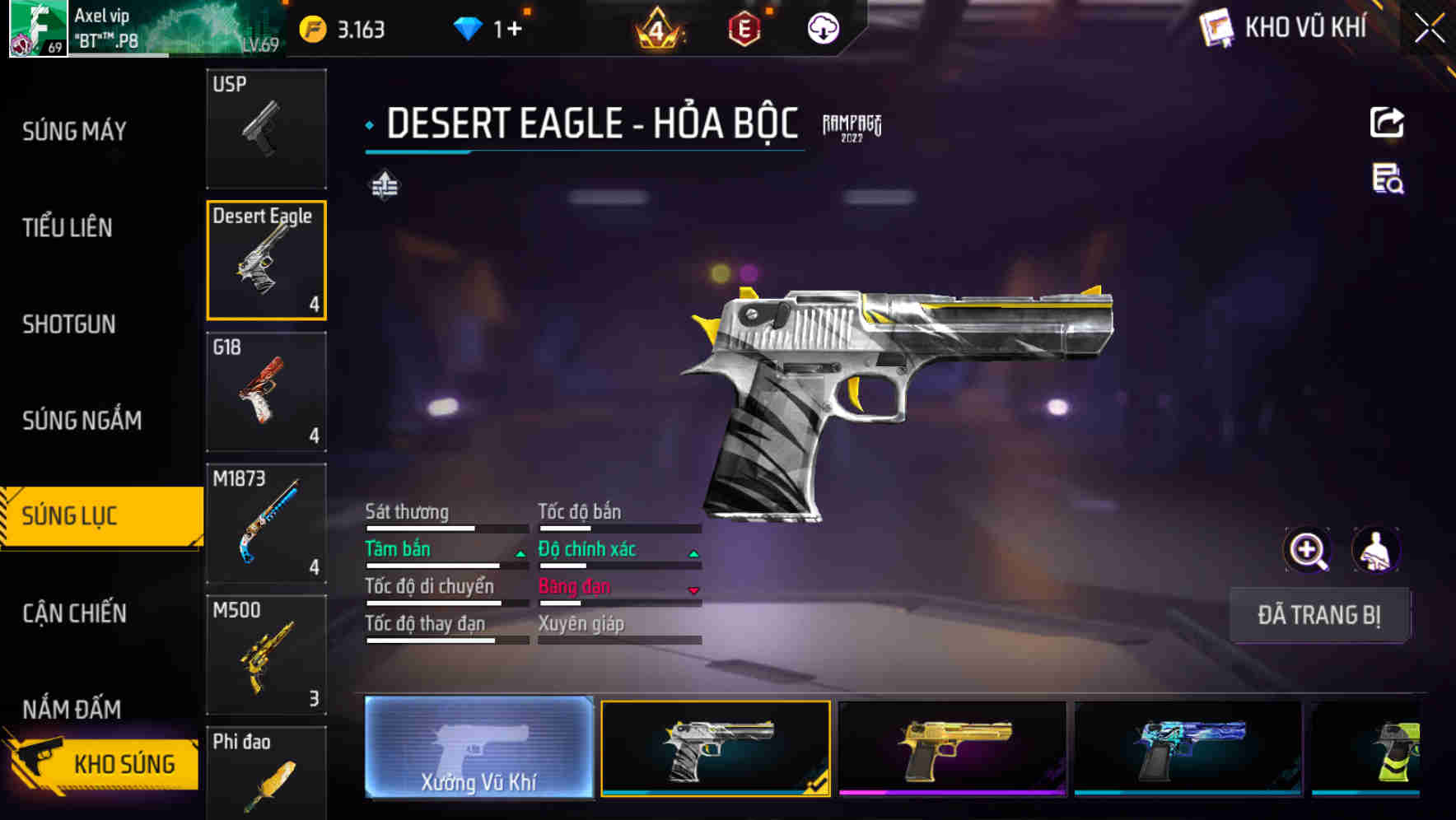Zoom in with the magnifier icon
The image size is (1456, 820).
(1307, 550)
